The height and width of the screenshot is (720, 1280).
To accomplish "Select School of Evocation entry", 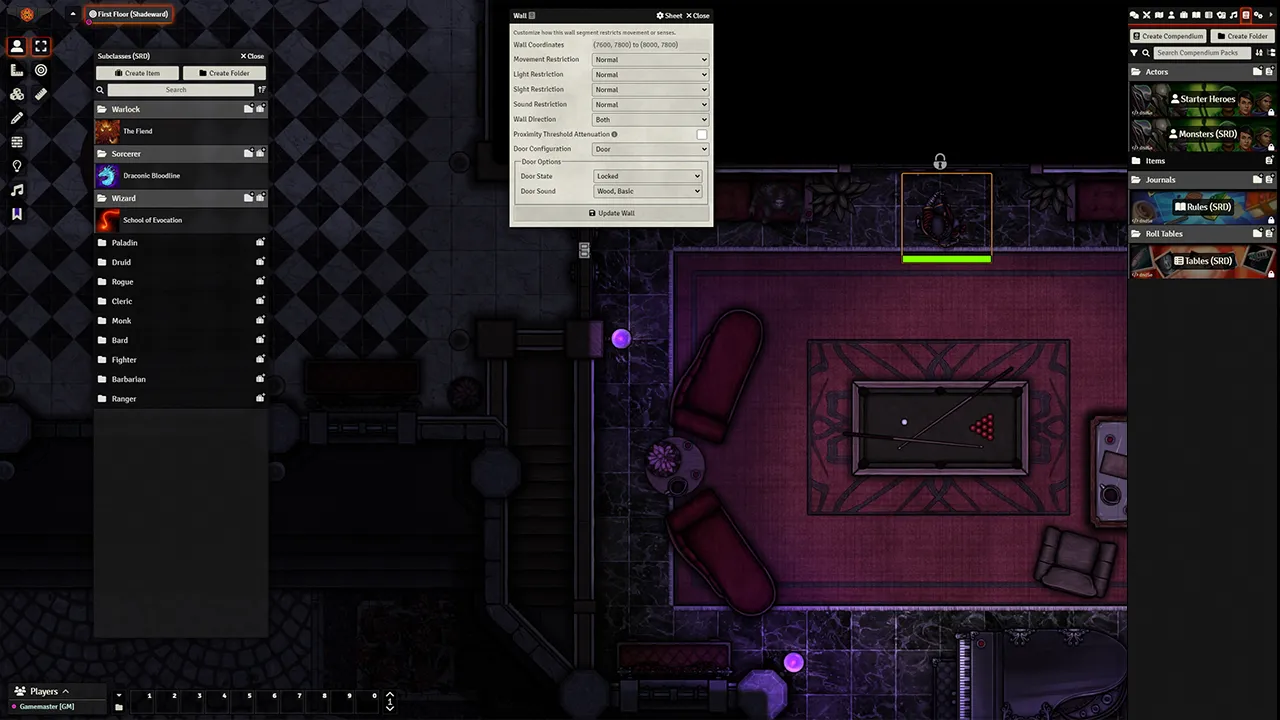I will coord(151,220).
